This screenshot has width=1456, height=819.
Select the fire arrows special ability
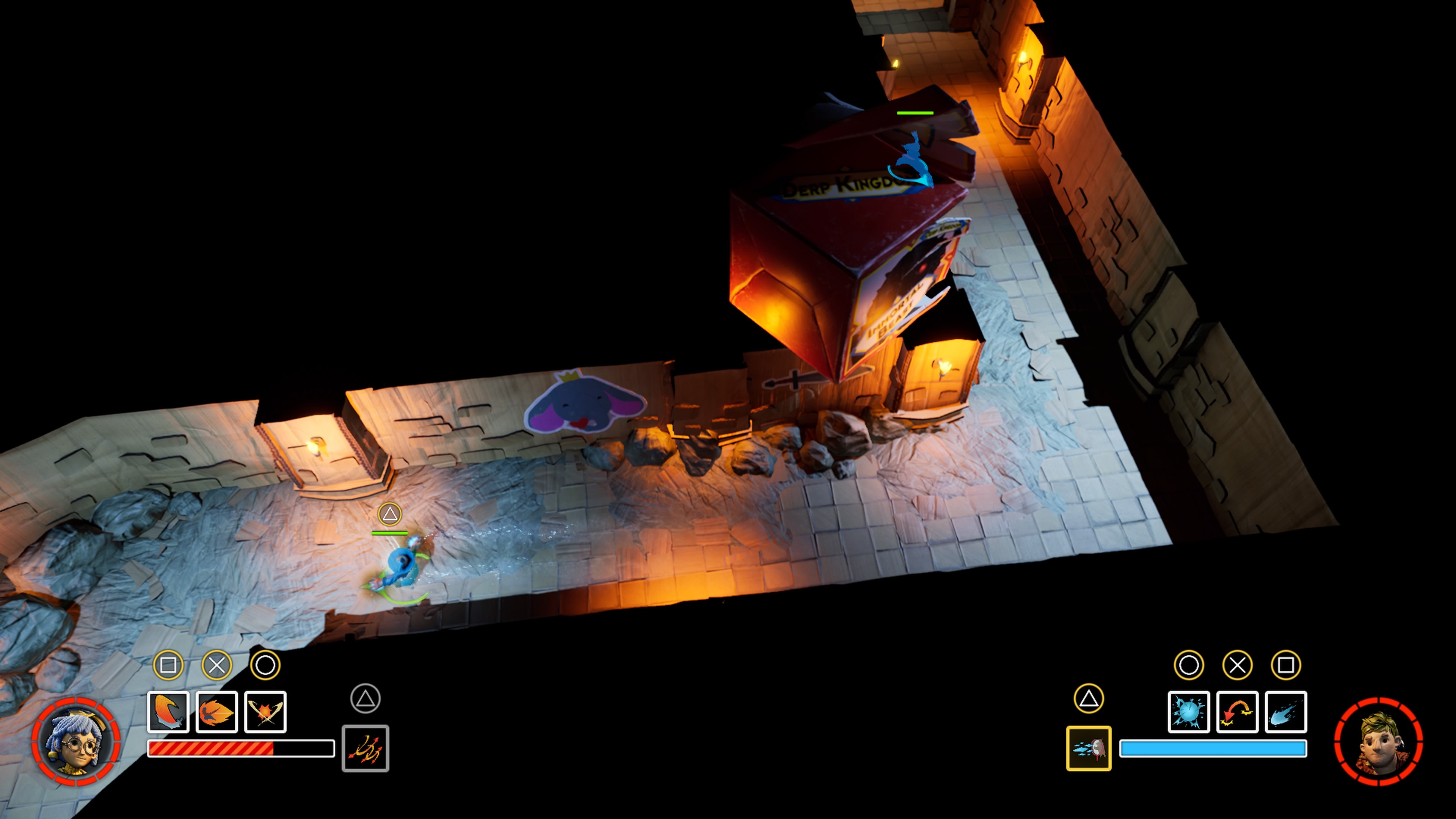click(365, 748)
